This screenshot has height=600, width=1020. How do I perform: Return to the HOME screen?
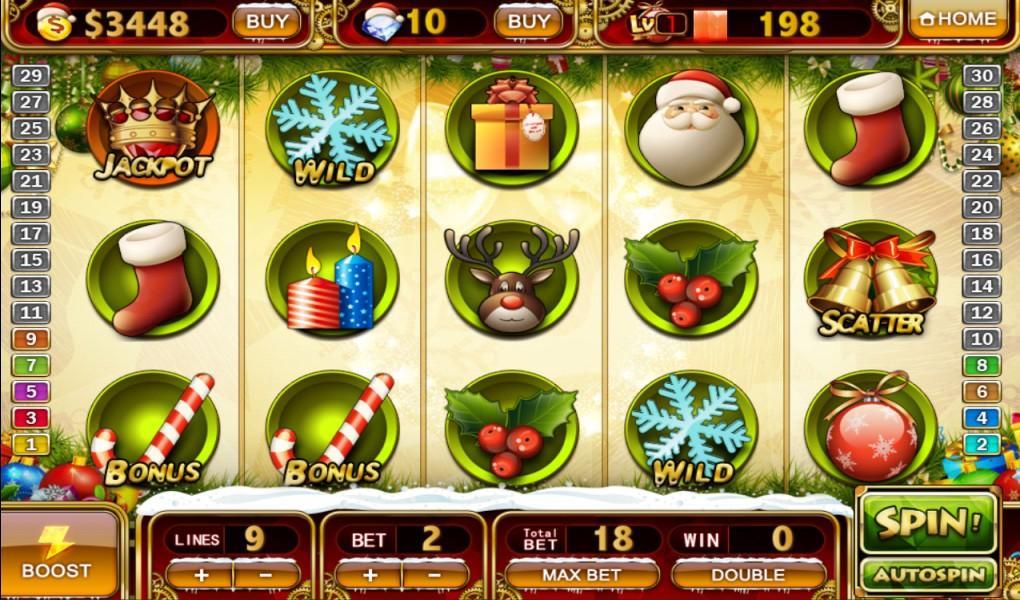coord(957,19)
